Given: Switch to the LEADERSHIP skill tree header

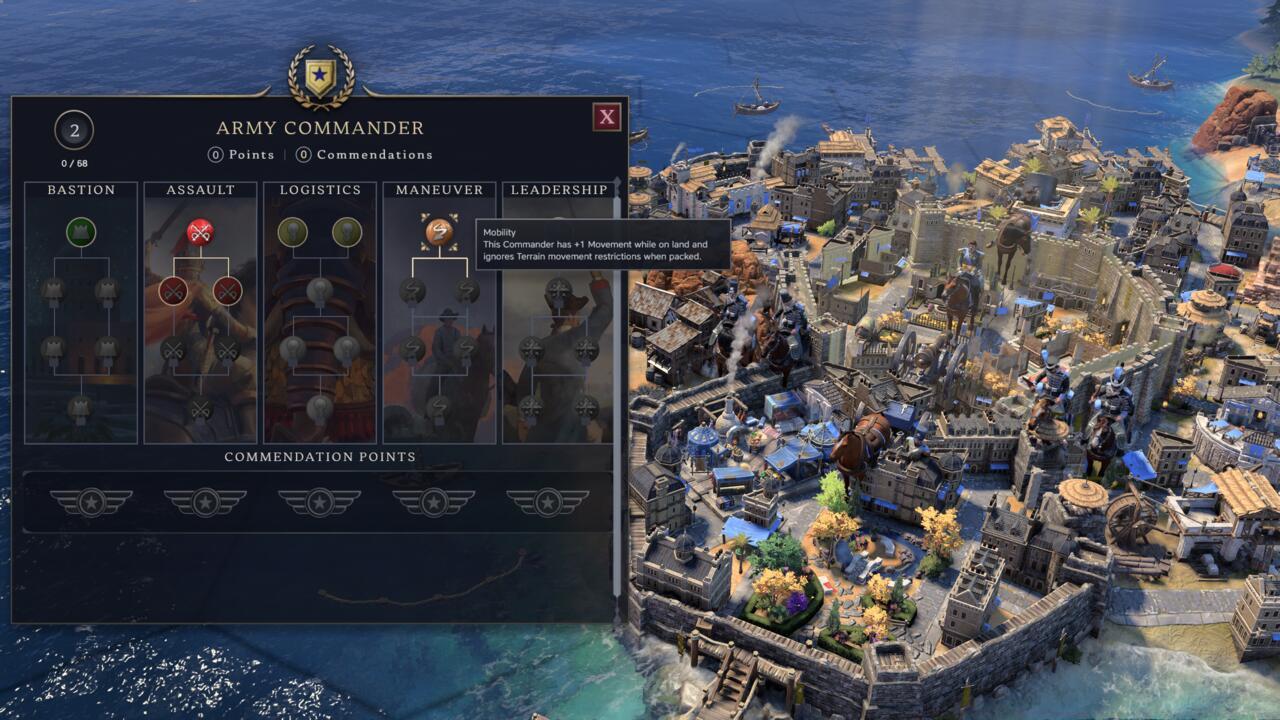Looking at the screenshot, I should [x=557, y=189].
